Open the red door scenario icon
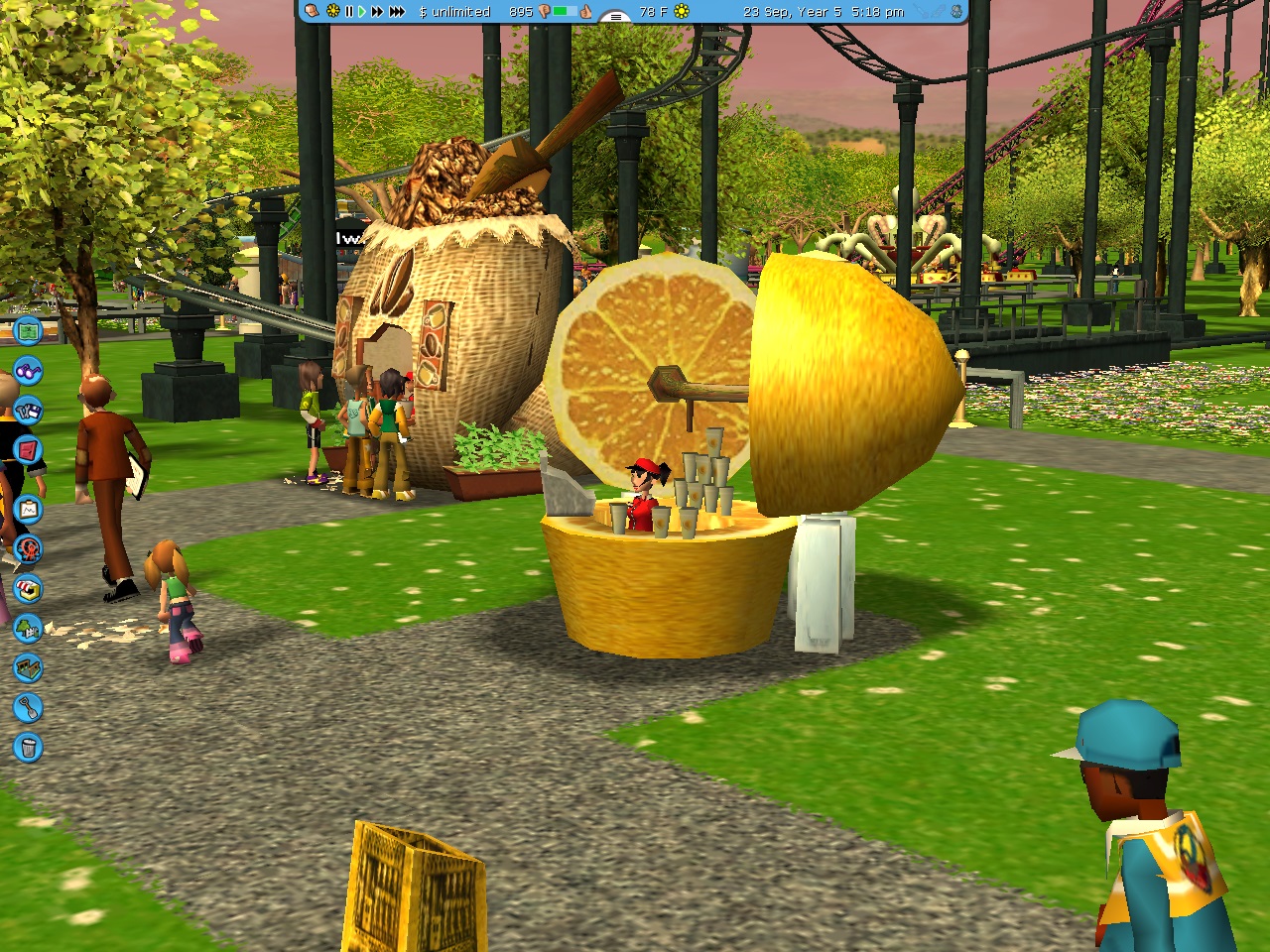This screenshot has height=952, width=1270. click(28, 450)
